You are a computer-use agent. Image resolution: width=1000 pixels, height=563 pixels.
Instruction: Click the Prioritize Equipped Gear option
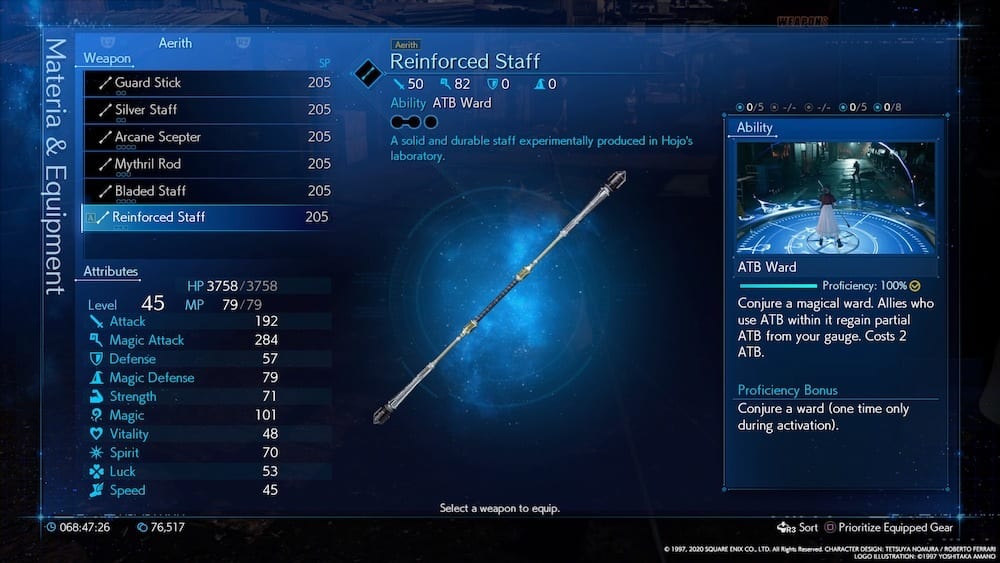897,527
